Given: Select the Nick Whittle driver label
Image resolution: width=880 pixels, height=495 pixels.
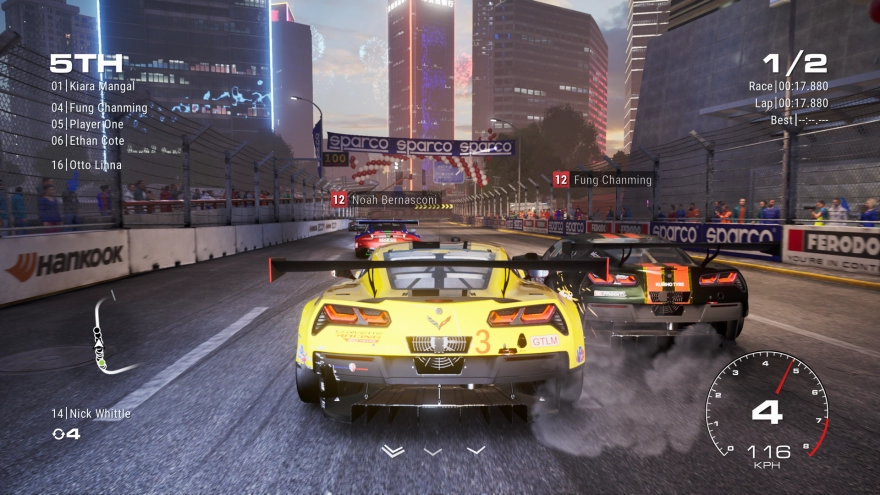Looking at the screenshot, I should point(91,414).
